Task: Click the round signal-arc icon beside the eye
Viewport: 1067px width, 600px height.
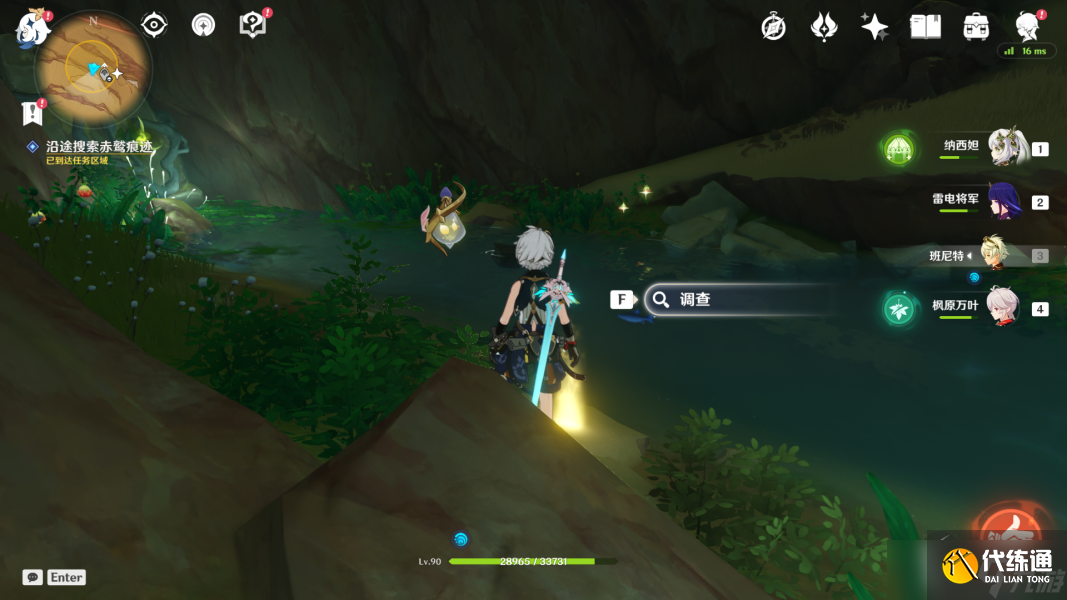Action: click(x=203, y=25)
